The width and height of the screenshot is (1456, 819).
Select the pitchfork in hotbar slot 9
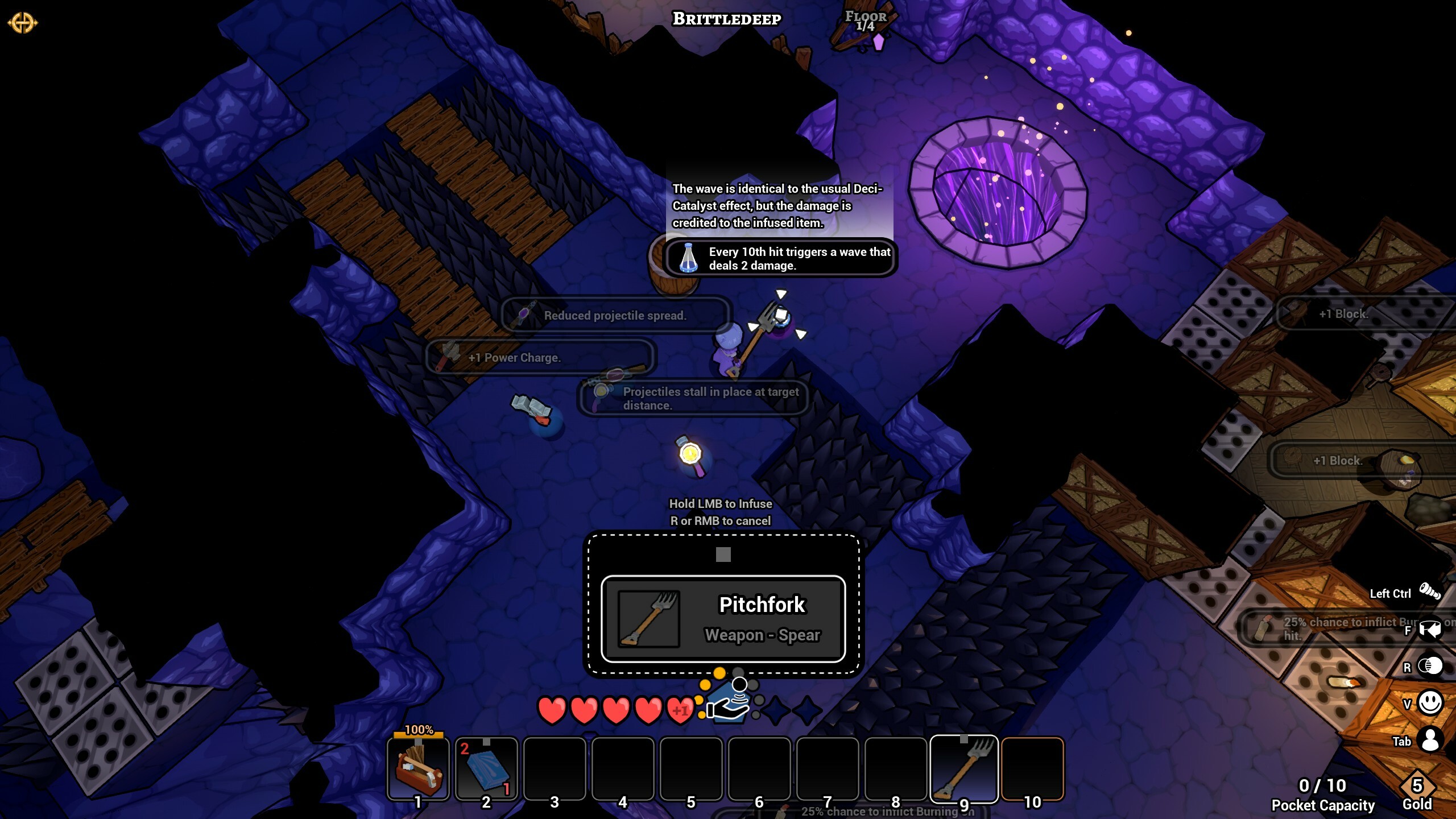(x=964, y=768)
